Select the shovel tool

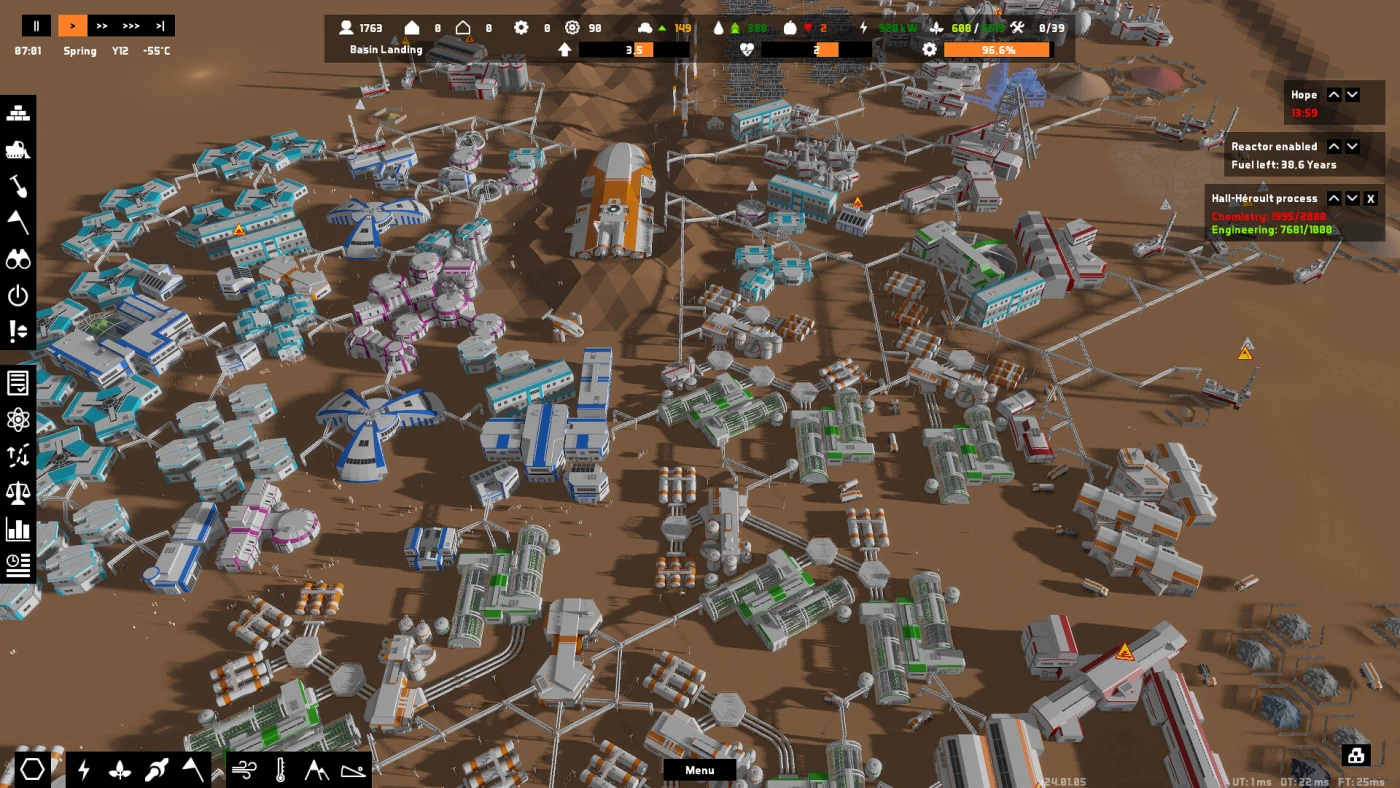[18, 186]
